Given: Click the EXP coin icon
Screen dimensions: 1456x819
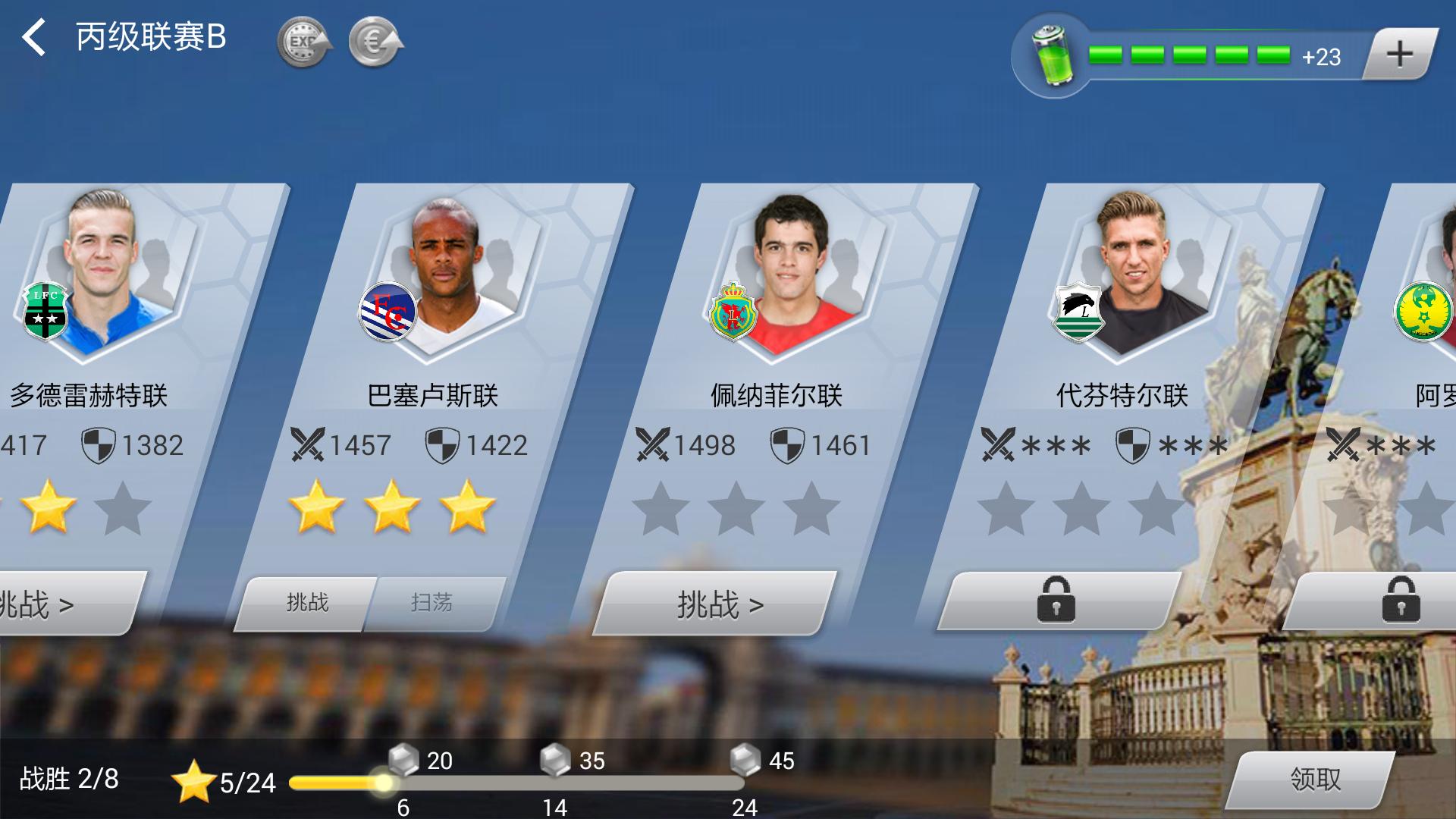Looking at the screenshot, I should click(x=304, y=43).
